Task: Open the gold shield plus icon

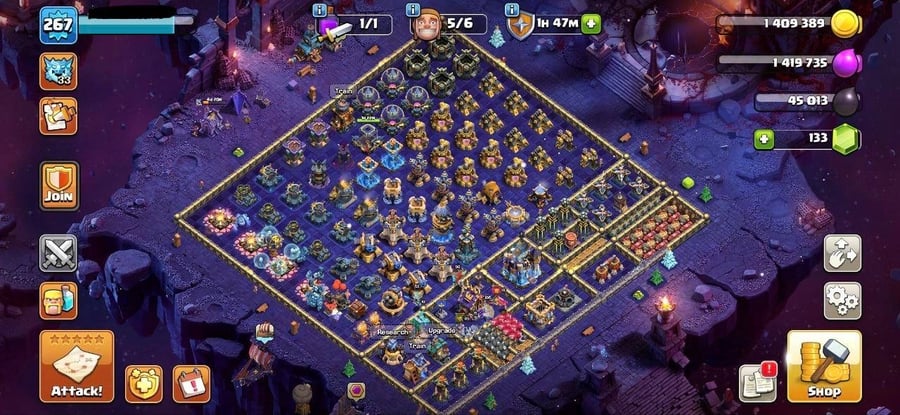Action: [x=143, y=383]
